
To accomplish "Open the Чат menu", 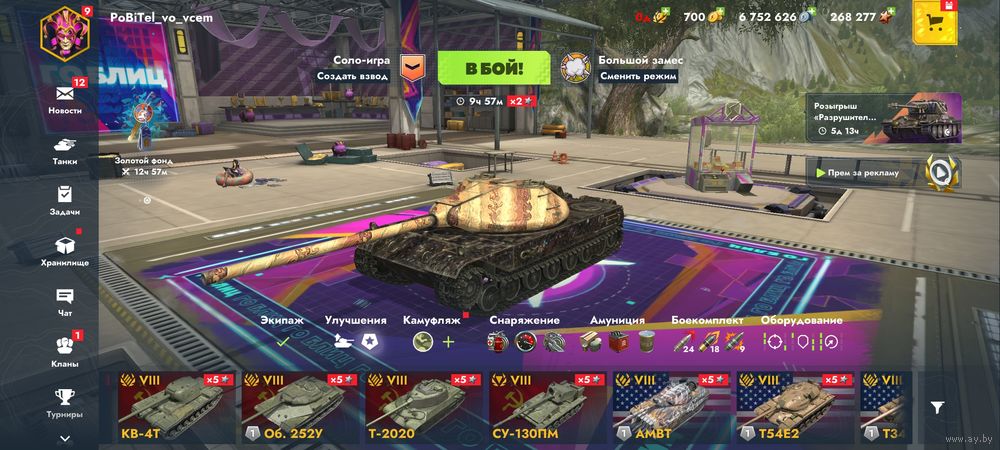I will pyautogui.click(x=65, y=301).
